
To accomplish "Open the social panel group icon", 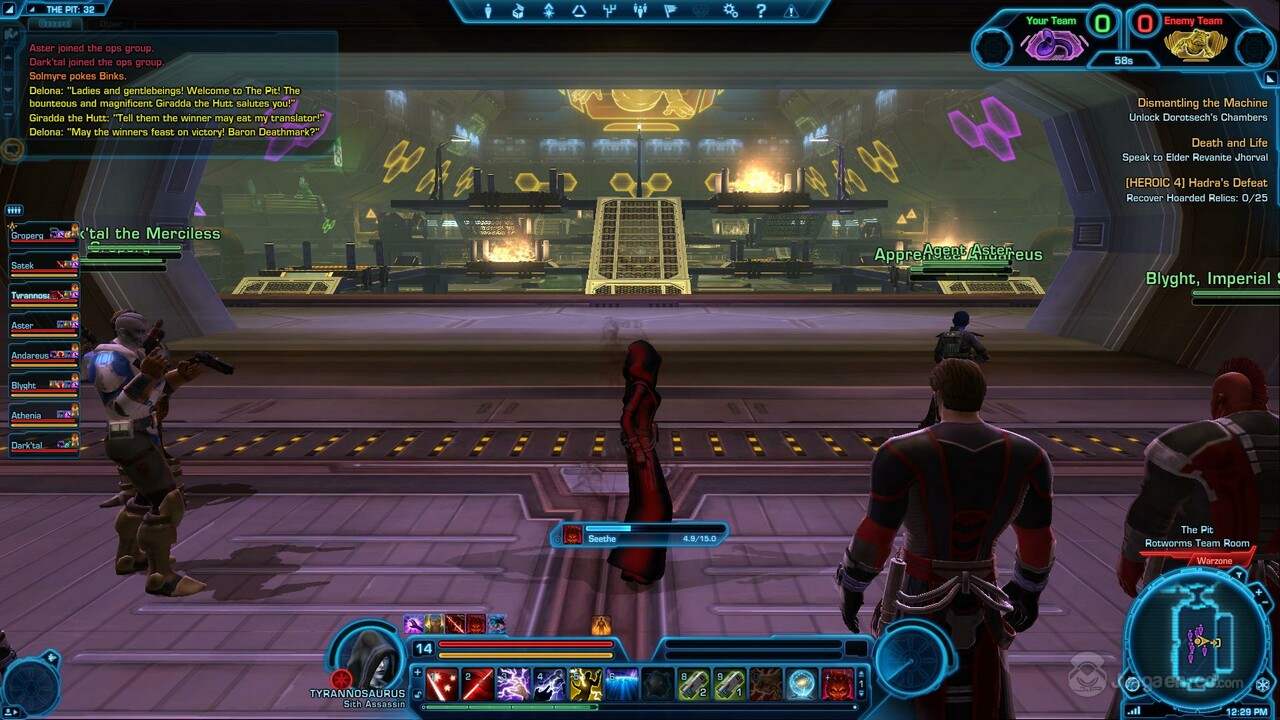I will [x=641, y=12].
